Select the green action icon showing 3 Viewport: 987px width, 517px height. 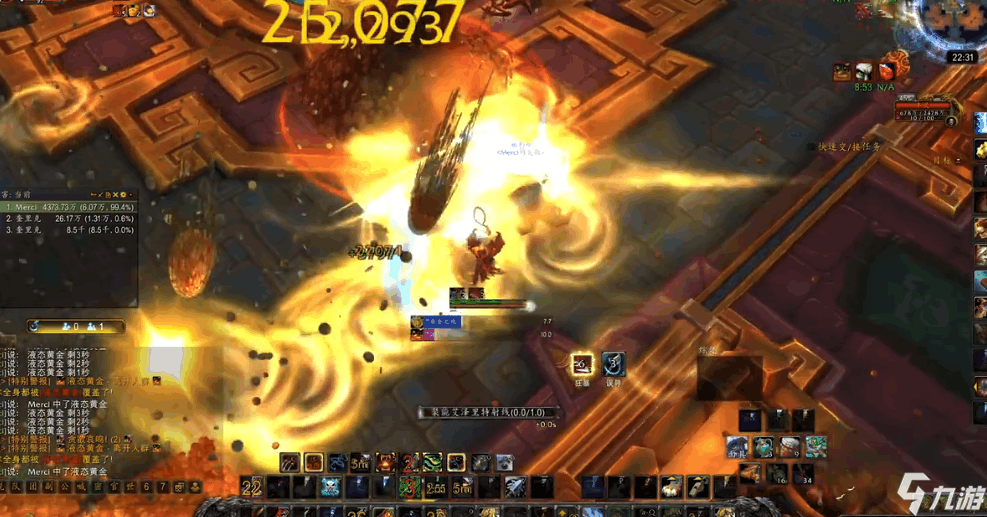point(410,487)
